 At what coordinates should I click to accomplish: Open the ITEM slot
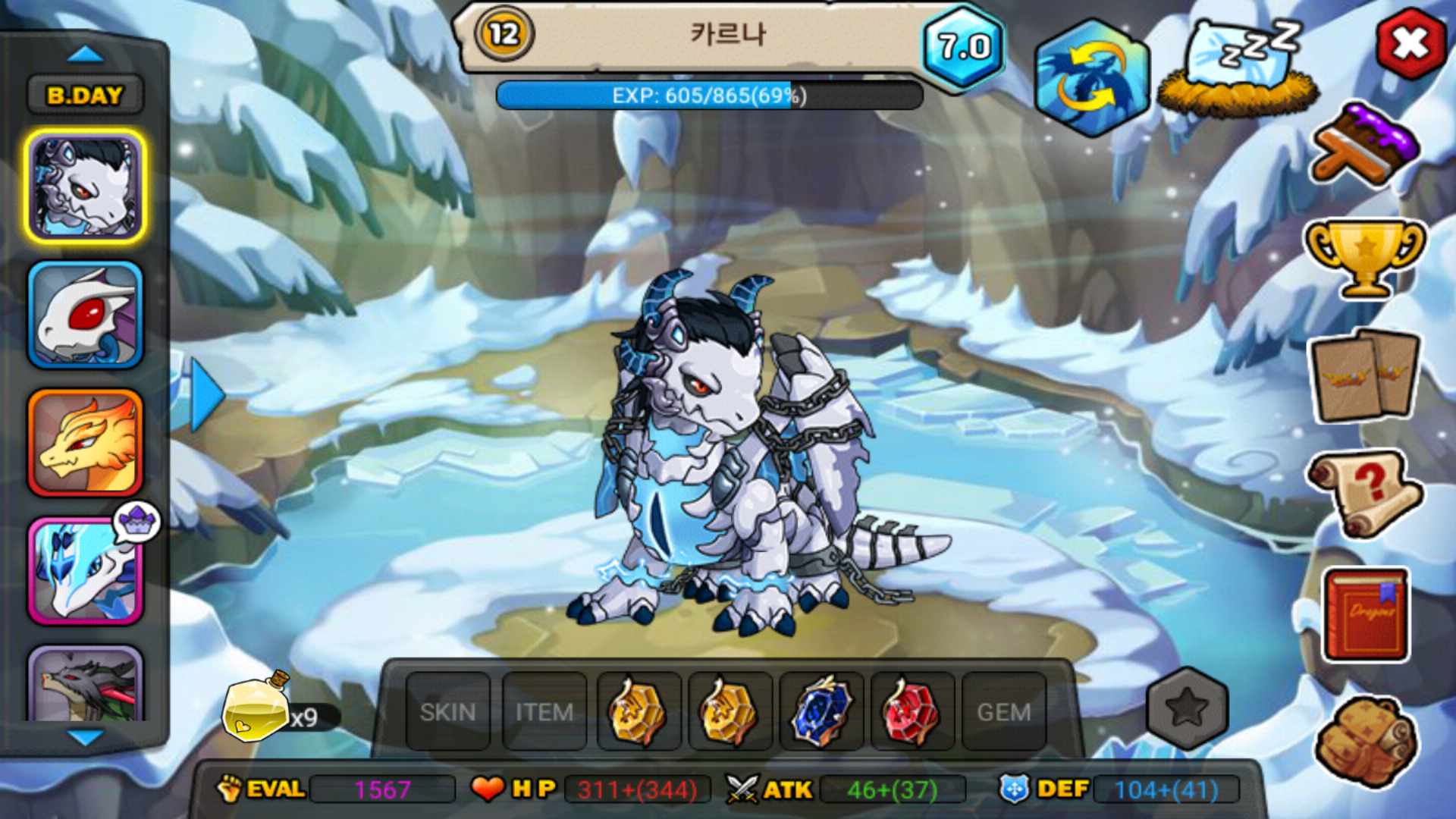click(x=544, y=712)
